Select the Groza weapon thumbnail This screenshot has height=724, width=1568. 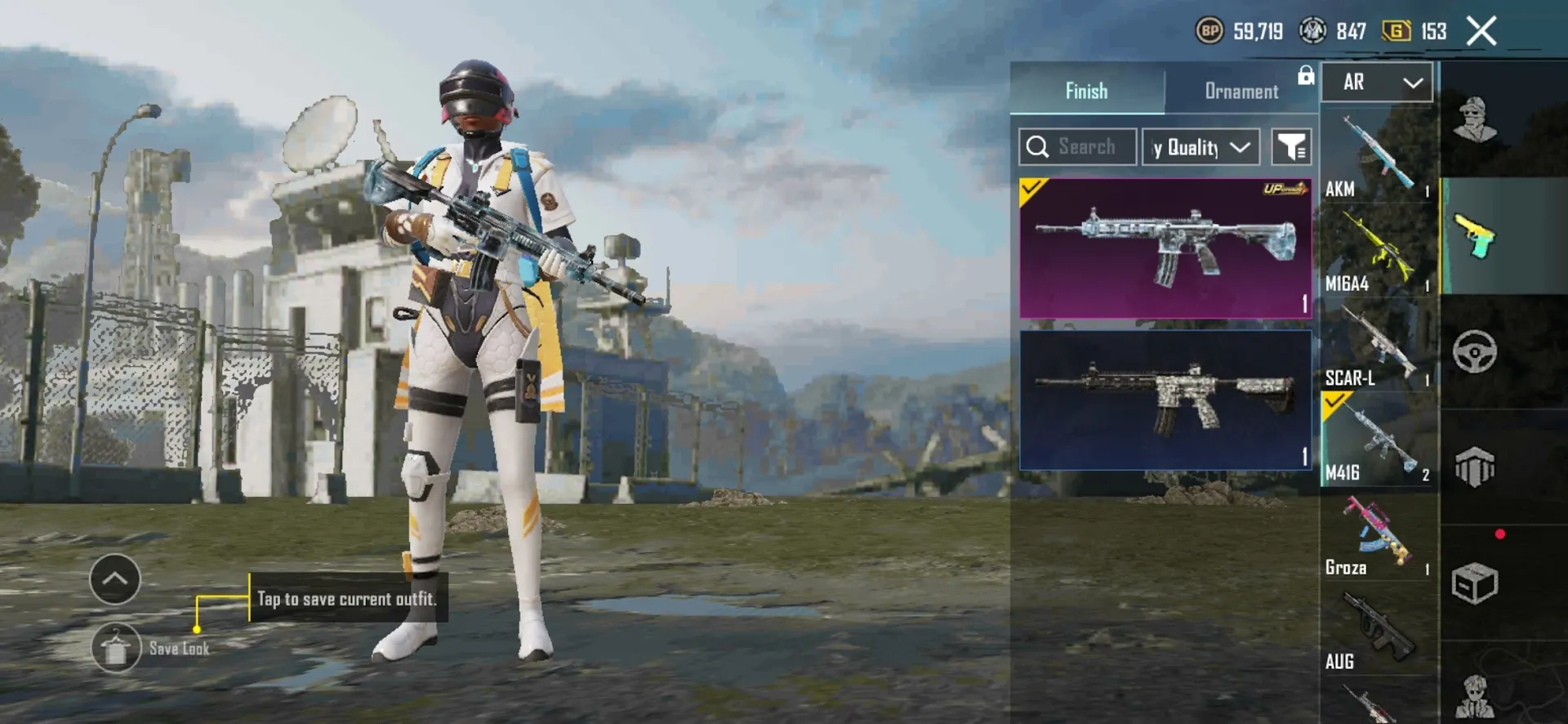pyautogui.click(x=1378, y=531)
